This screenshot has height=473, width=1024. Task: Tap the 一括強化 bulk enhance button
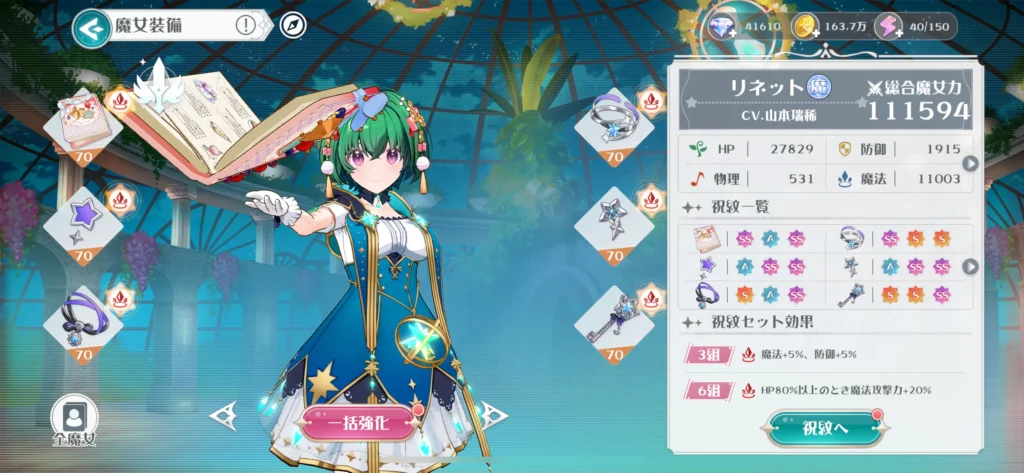(x=359, y=422)
